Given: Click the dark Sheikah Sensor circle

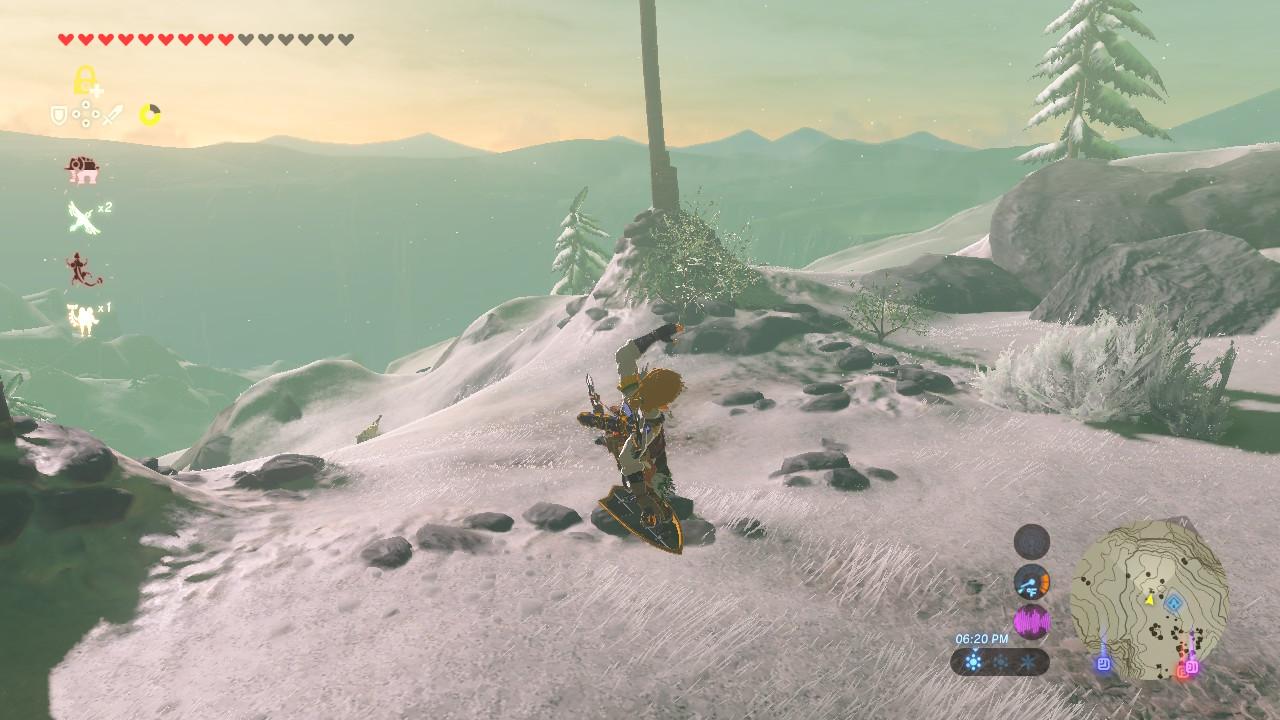Looking at the screenshot, I should (x=1031, y=541).
